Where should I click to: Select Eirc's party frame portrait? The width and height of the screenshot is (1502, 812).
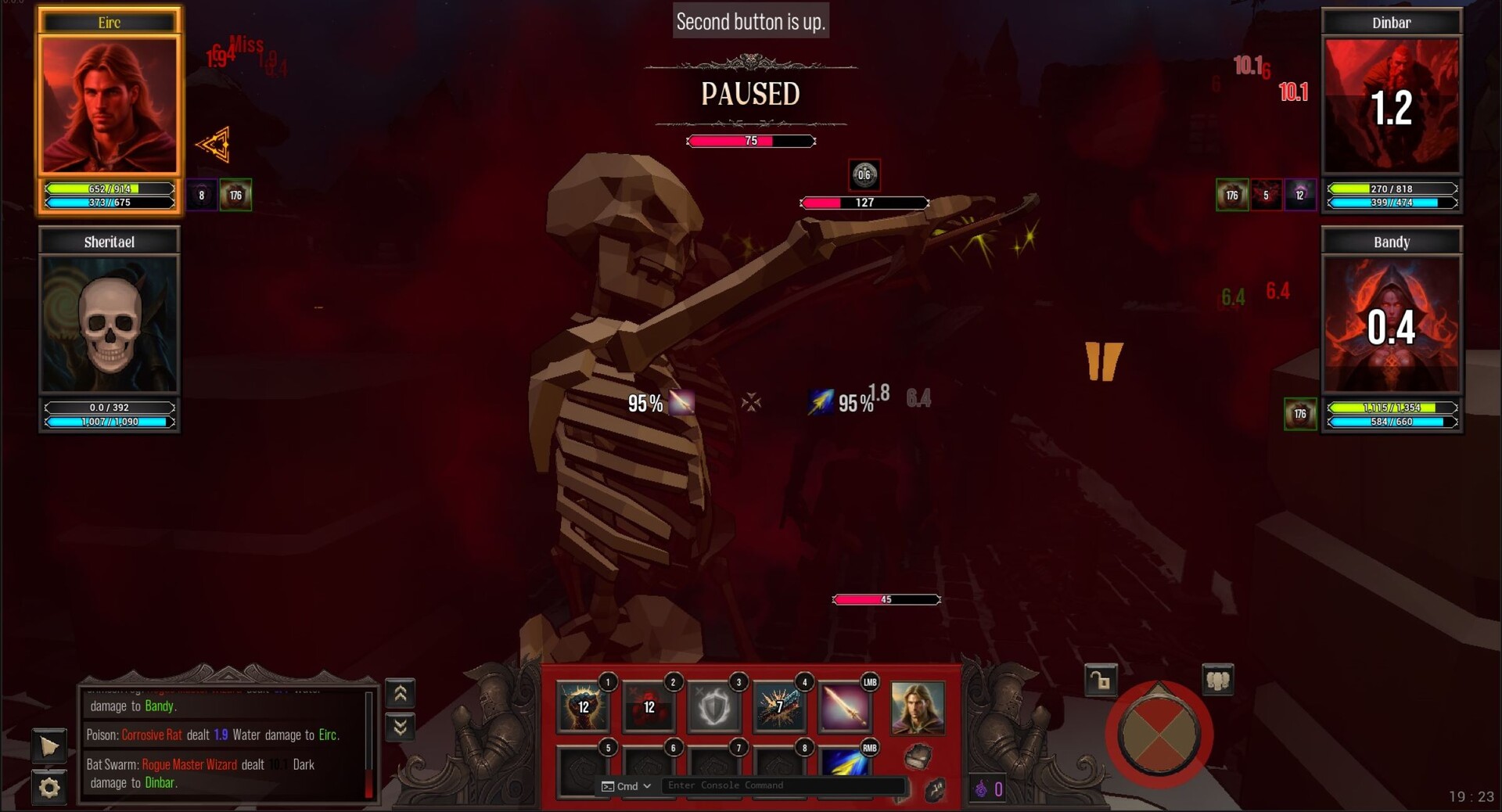point(109,104)
